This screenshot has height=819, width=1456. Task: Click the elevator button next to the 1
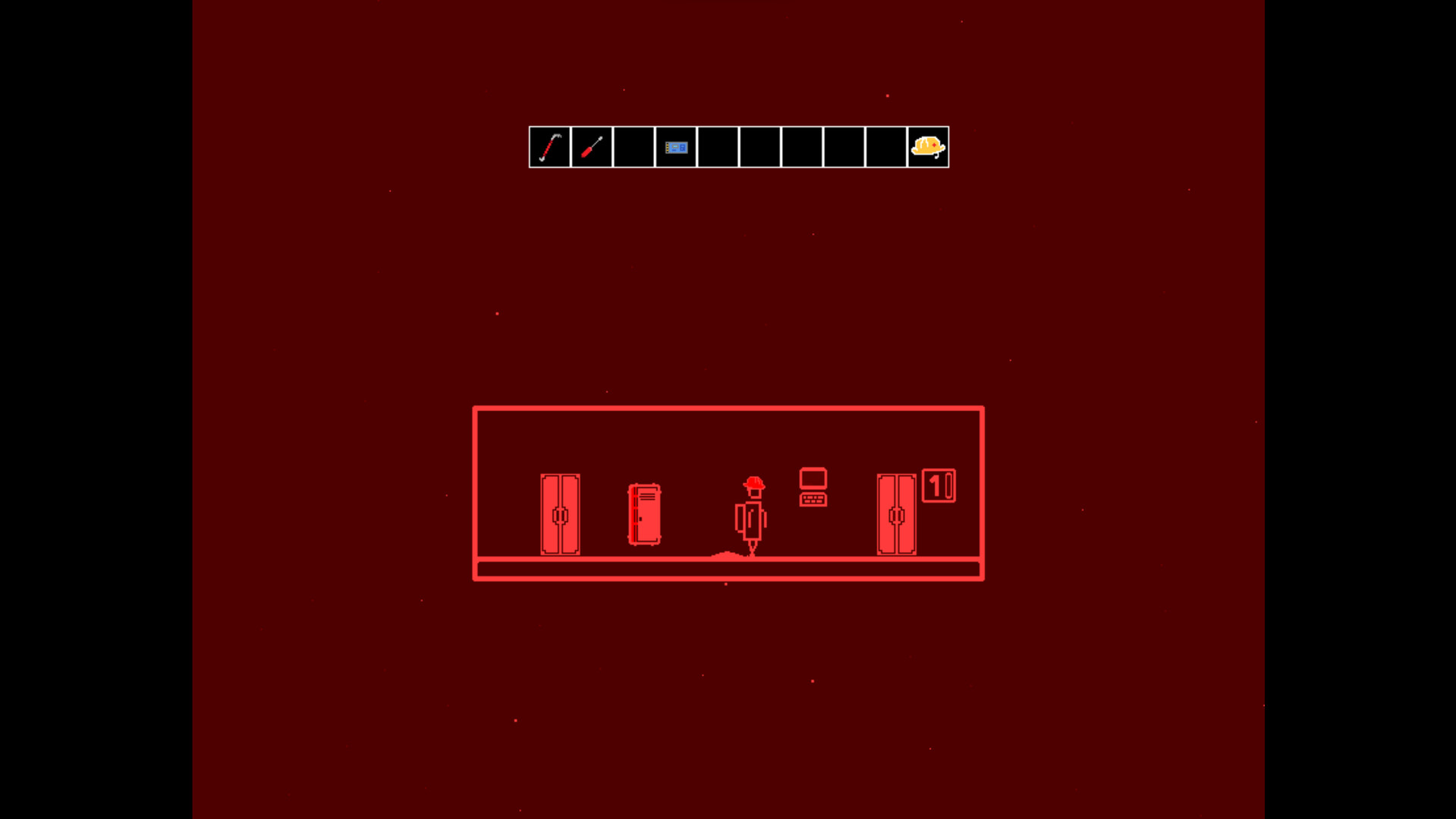tap(948, 485)
